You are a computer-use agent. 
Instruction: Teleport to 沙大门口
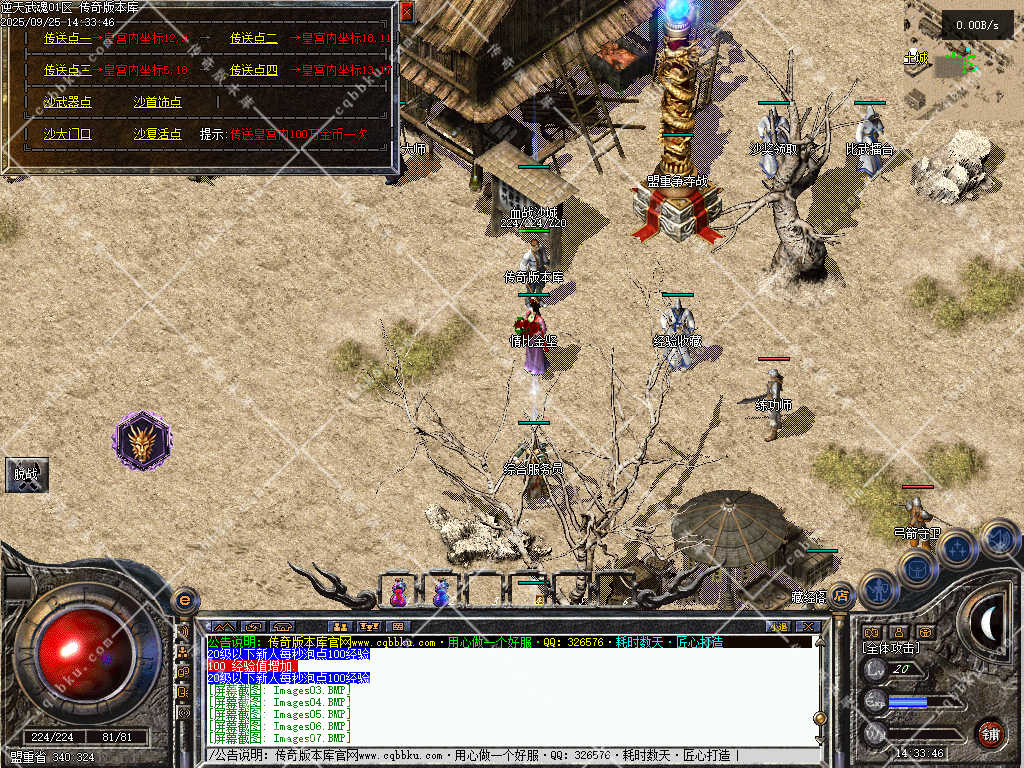pos(67,133)
